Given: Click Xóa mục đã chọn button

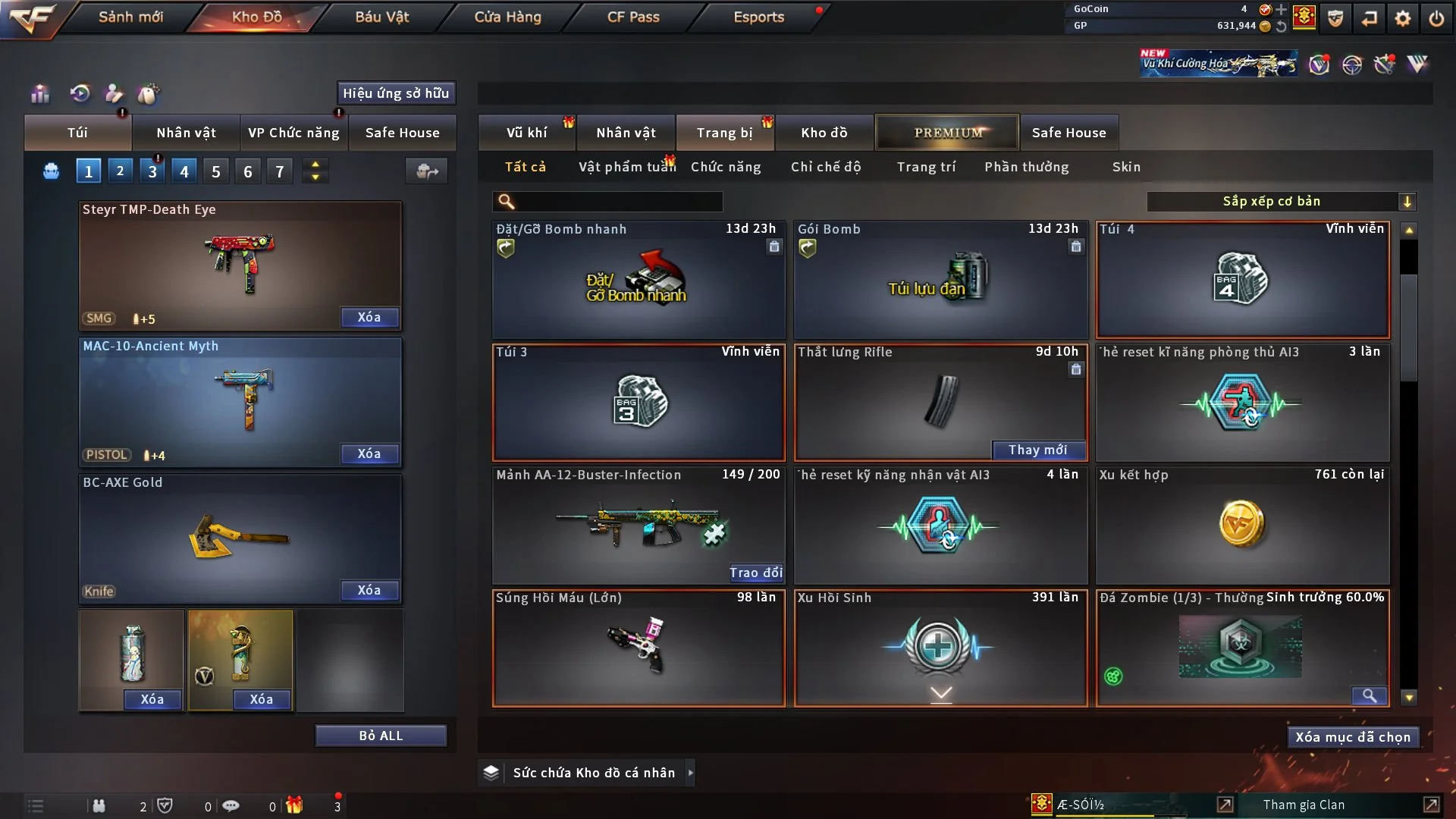Looking at the screenshot, I should pyautogui.click(x=1353, y=737).
